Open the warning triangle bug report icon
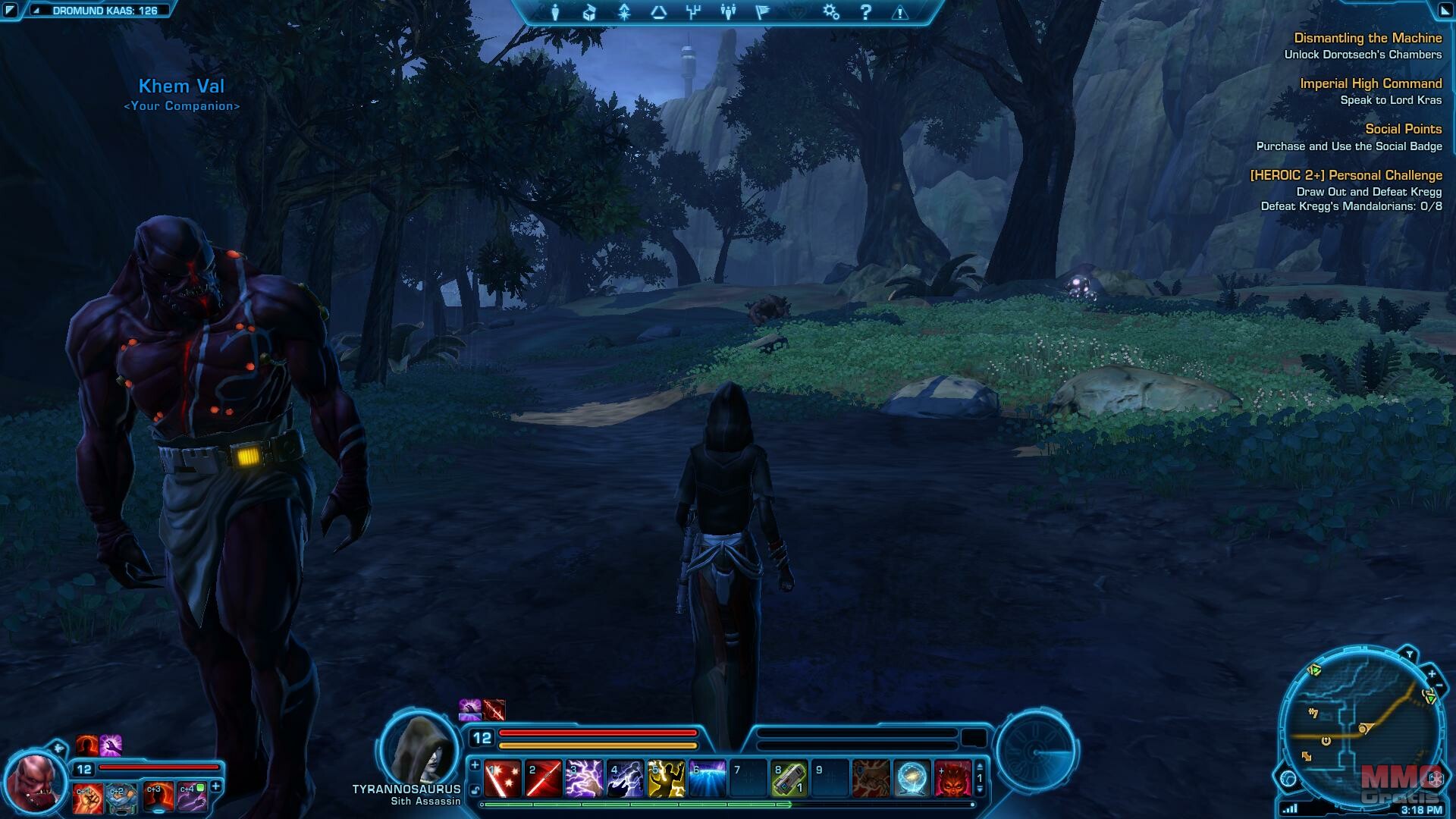 900,12
